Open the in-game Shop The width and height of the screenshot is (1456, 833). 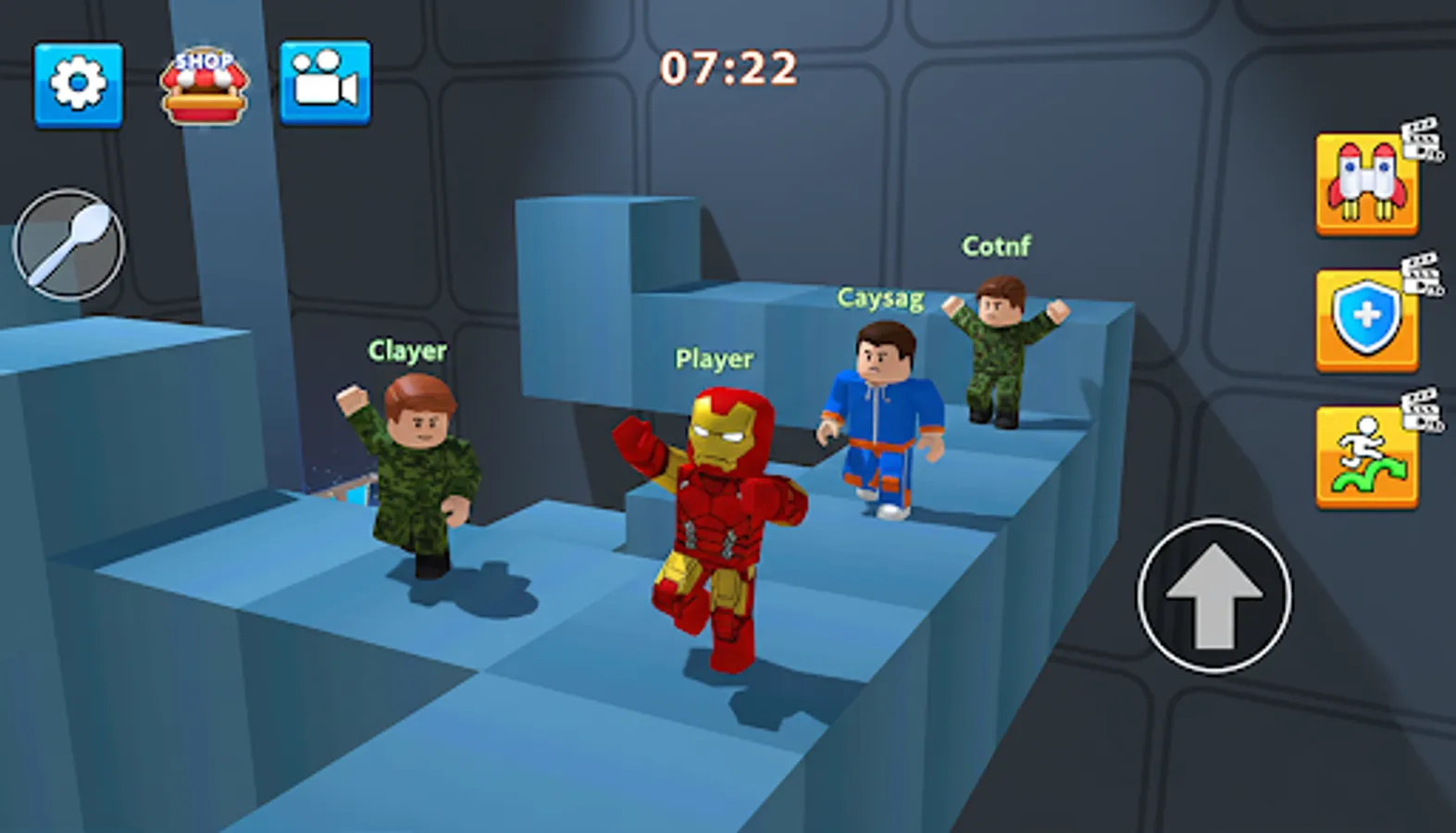pyautogui.click(x=206, y=81)
